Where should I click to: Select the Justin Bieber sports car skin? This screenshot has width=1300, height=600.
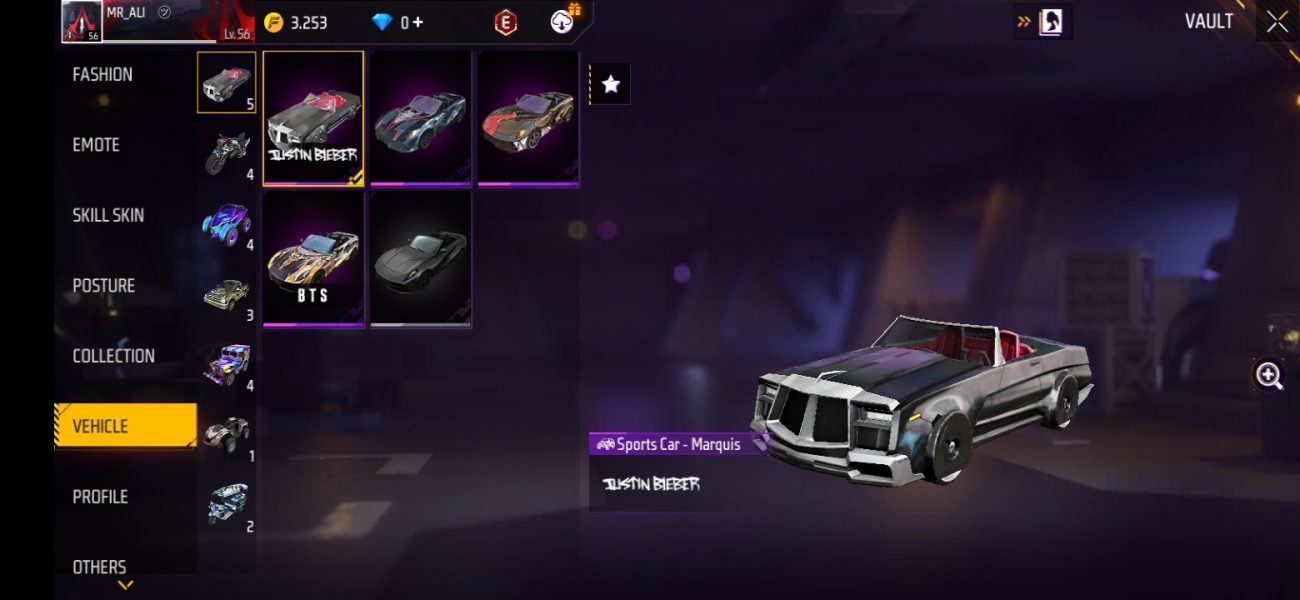pyautogui.click(x=313, y=118)
